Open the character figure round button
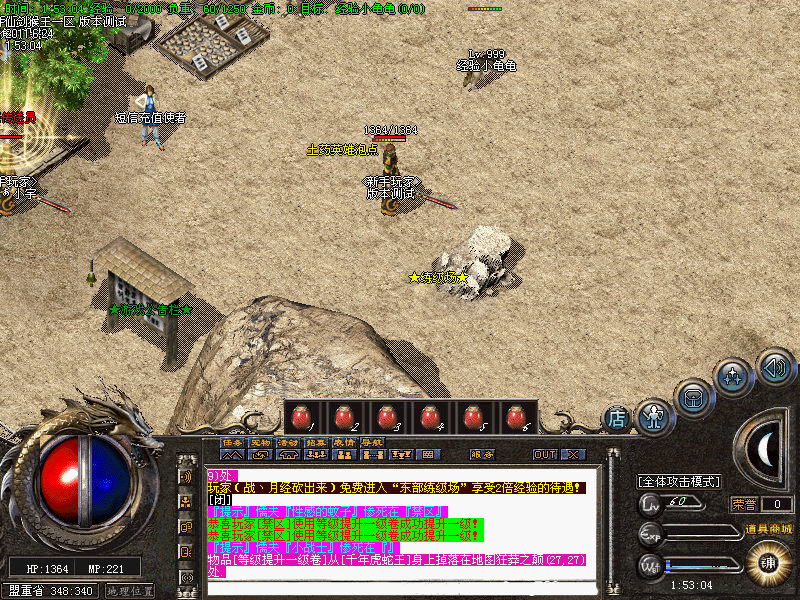Screen dimensions: 800x600 [654, 414]
